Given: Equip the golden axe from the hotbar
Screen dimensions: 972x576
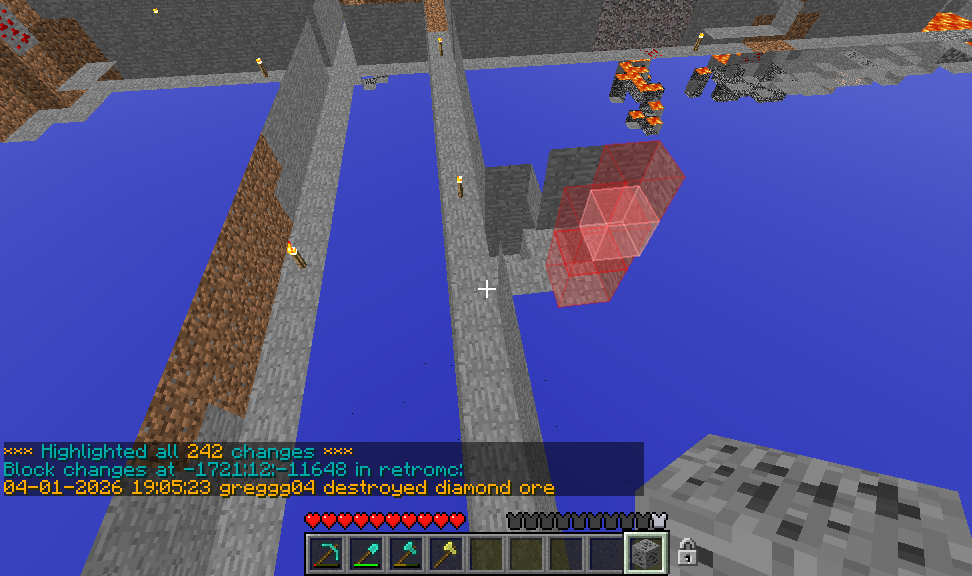Looking at the screenshot, I should (446, 553).
